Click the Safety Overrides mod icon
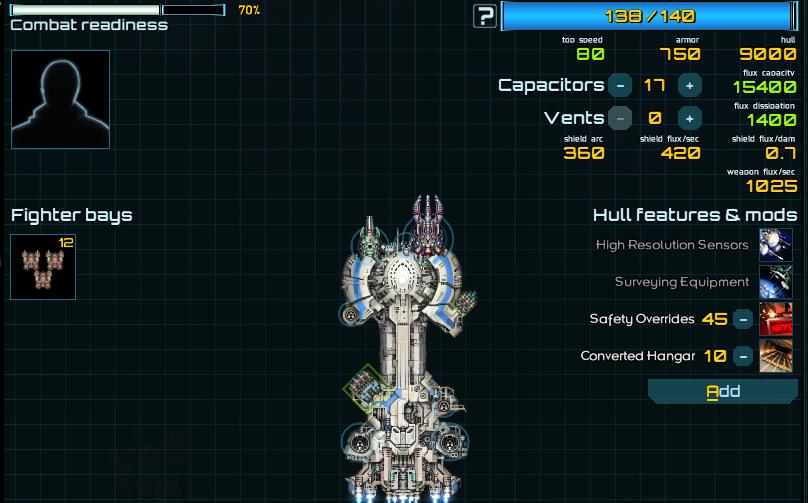This screenshot has height=503, width=808. click(776, 320)
